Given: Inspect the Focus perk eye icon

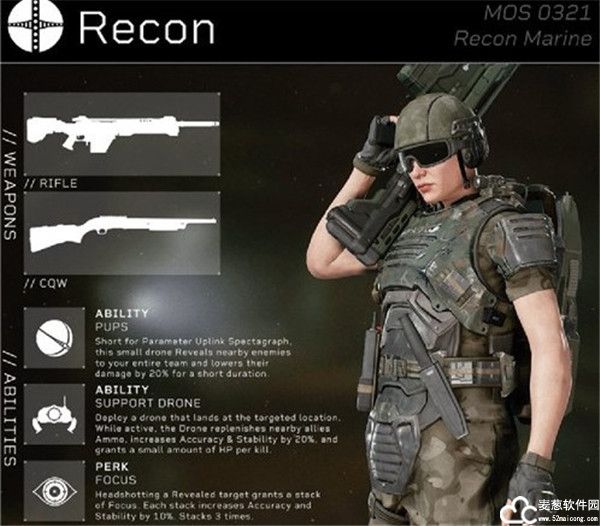Looking at the screenshot, I should 56,488.
